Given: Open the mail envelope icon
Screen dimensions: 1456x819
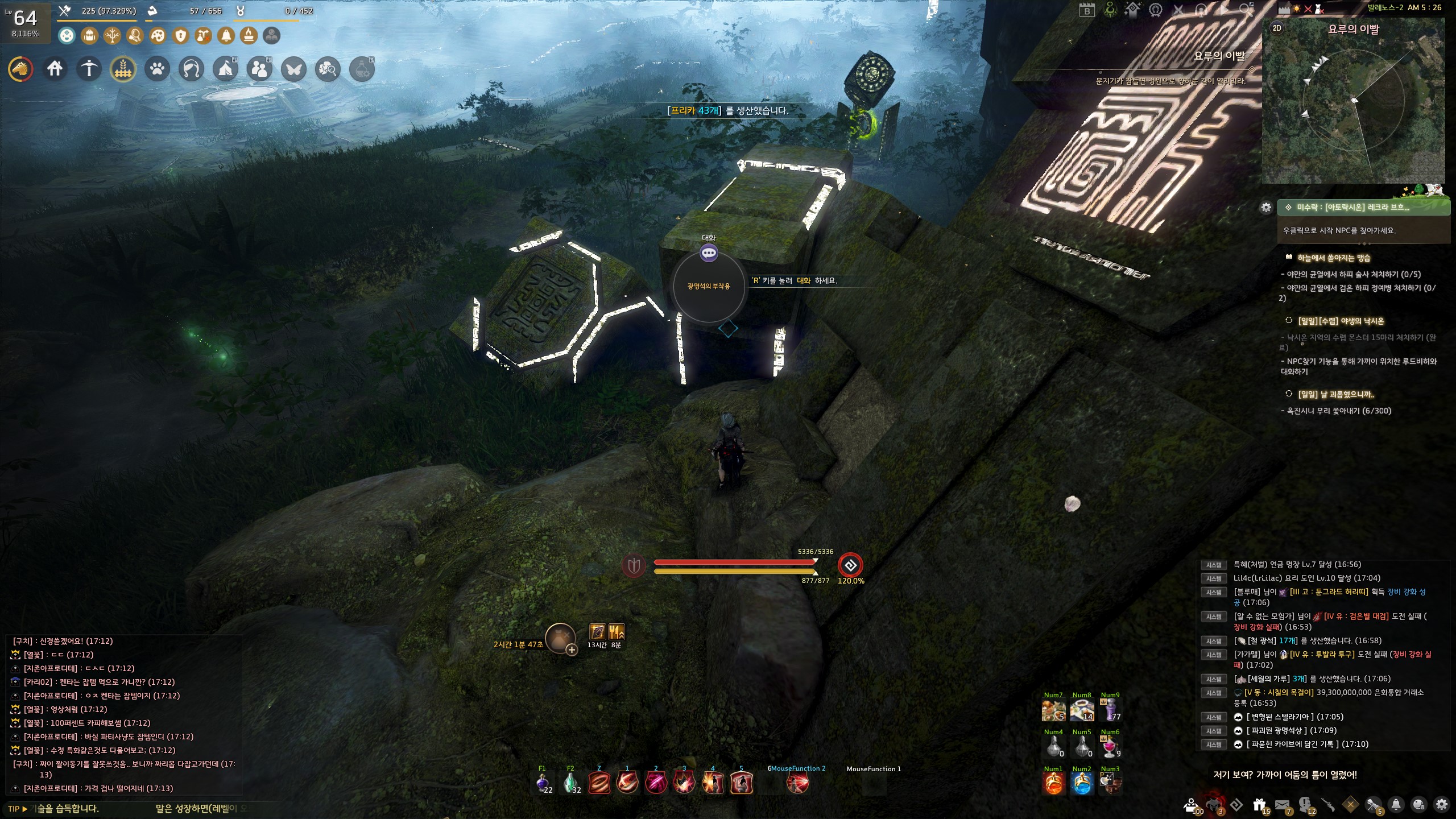Looking at the screenshot, I should pyautogui.click(x=1282, y=805).
